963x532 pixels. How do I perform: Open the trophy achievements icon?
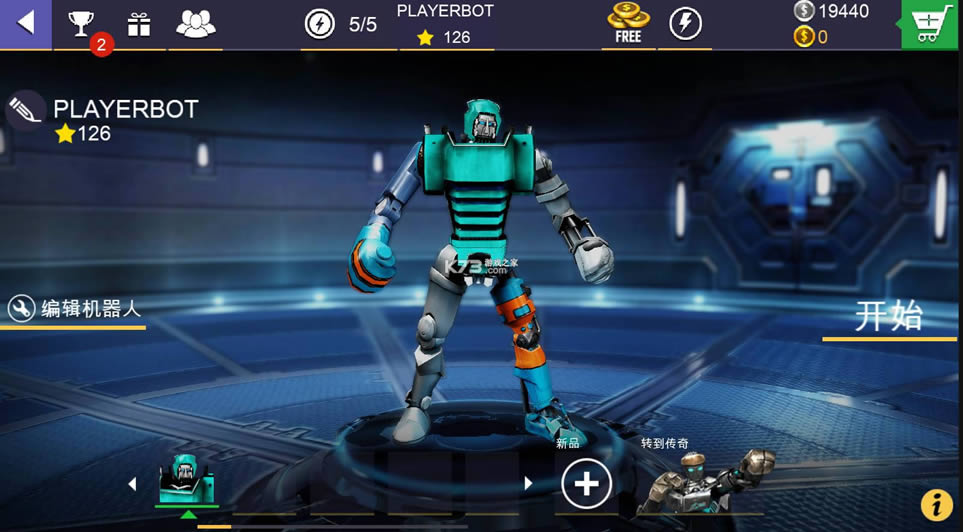(81, 24)
